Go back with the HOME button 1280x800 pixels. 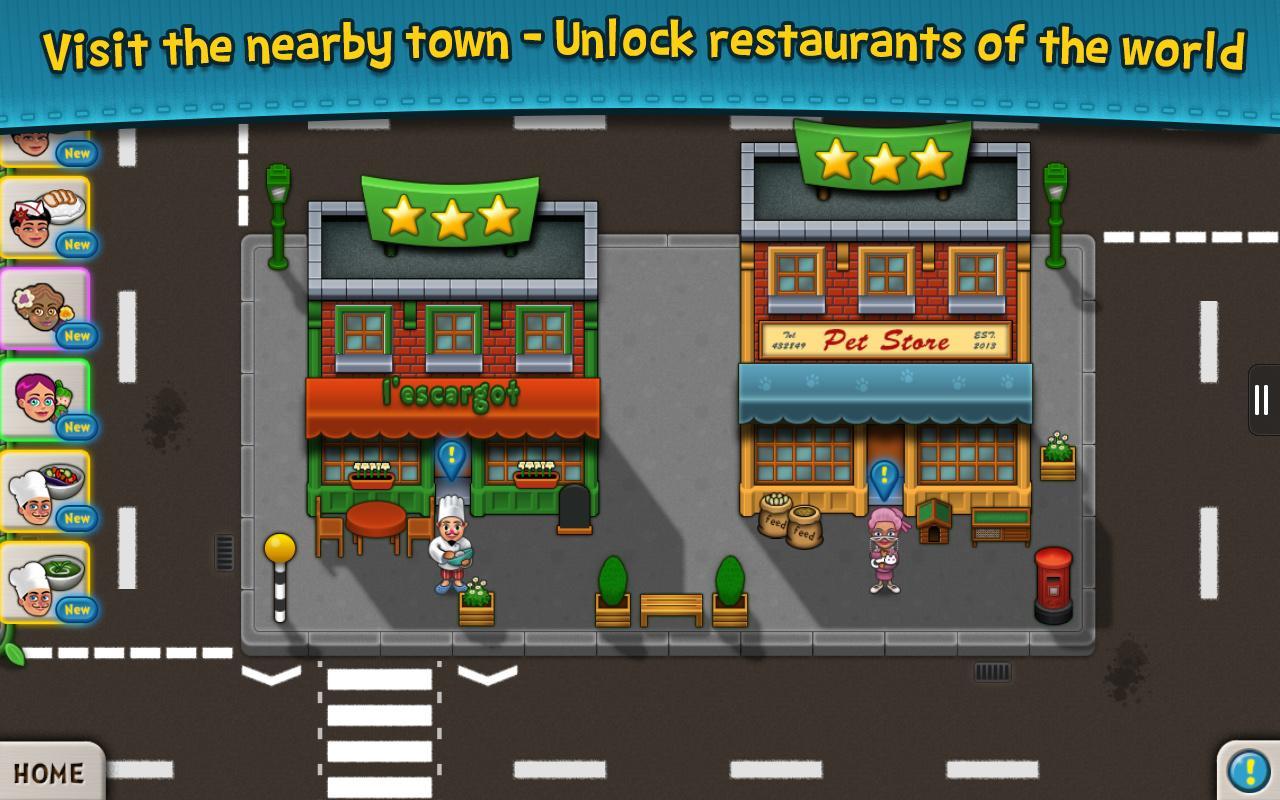coord(48,772)
